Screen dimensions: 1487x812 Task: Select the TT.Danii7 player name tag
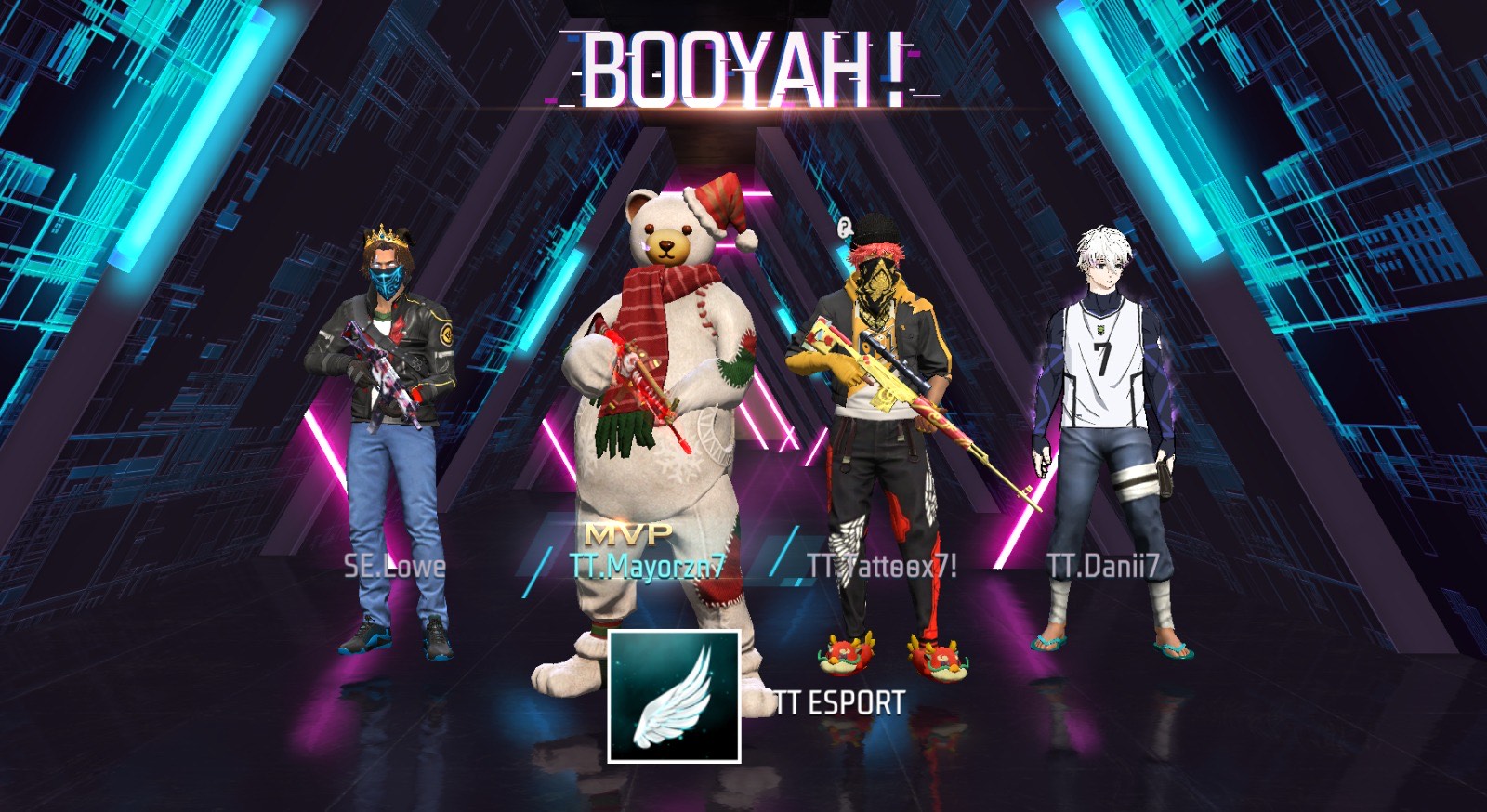1102,566
